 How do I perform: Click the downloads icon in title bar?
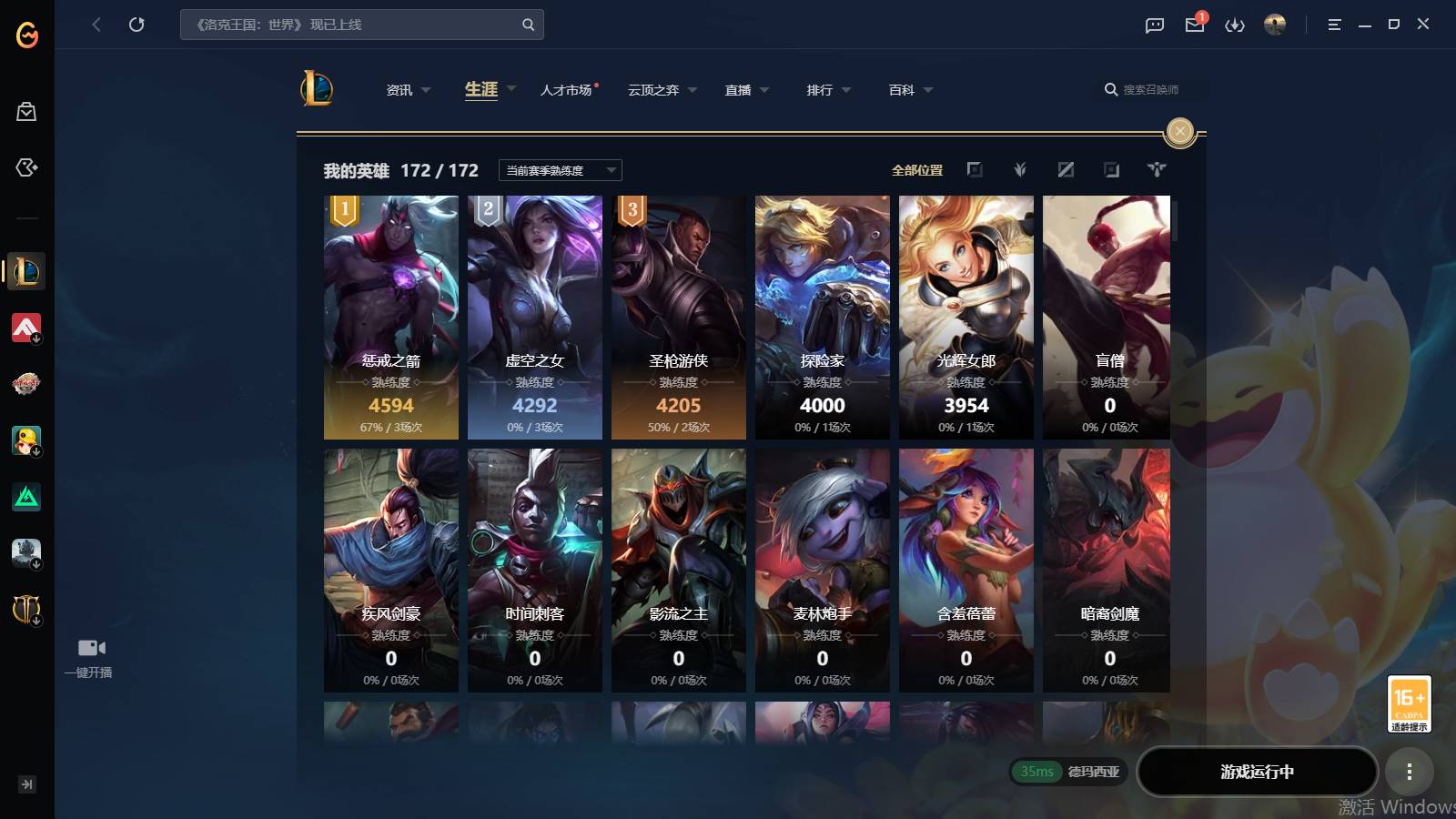[x=1235, y=25]
